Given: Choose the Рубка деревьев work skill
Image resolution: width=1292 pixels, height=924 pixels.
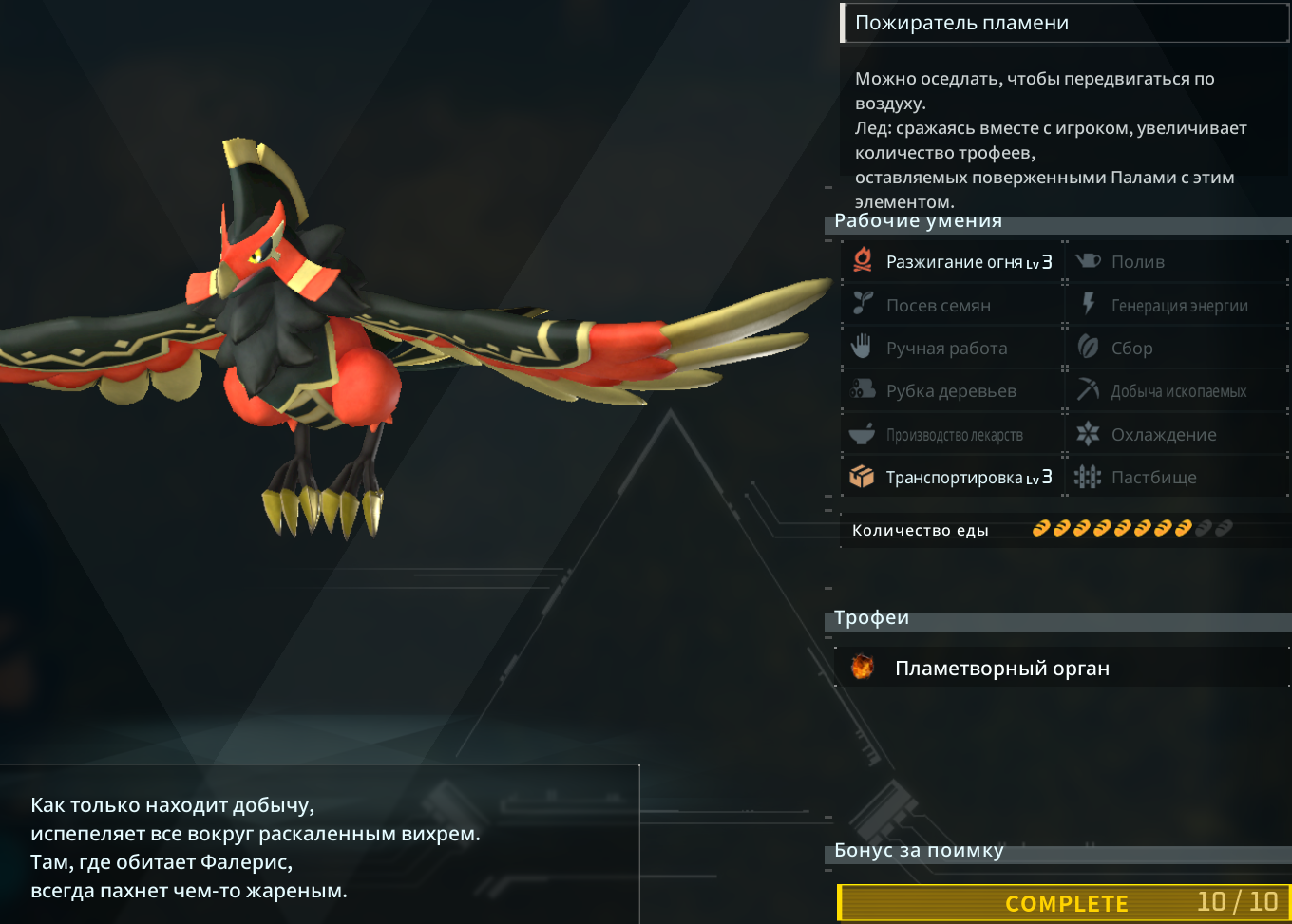Looking at the screenshot, I should pos(953,391).
